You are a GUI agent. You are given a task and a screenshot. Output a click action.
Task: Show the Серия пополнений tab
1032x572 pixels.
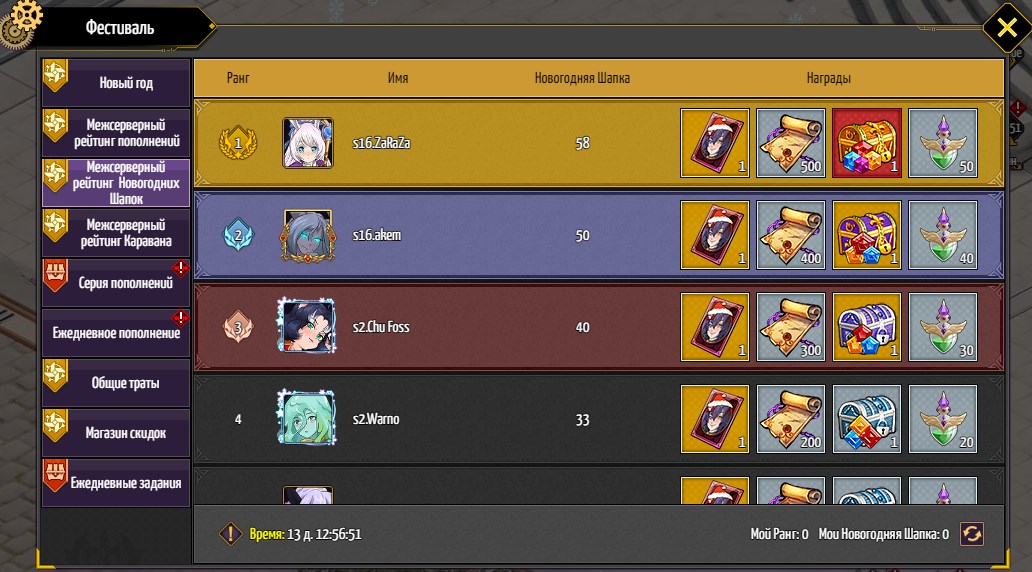tap(116, 283)
